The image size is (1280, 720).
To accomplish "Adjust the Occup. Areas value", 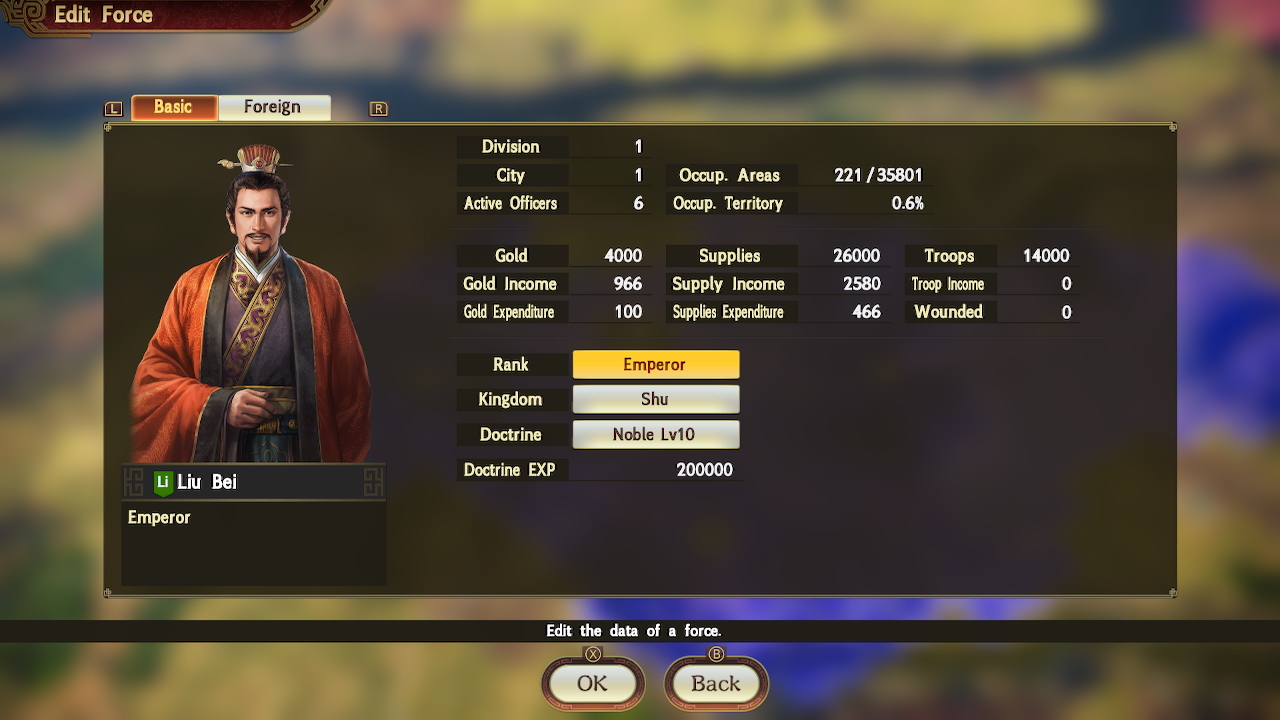I will [880, 174].
